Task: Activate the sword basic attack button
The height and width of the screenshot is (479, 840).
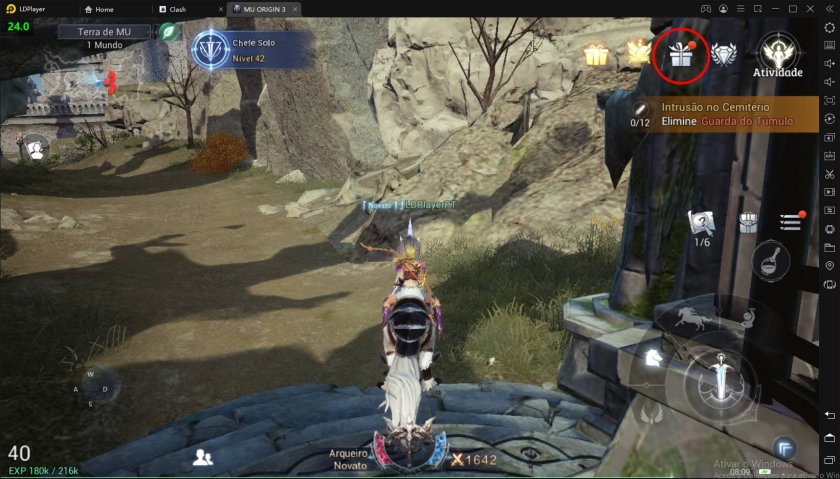Action: [x=720, y=383]
